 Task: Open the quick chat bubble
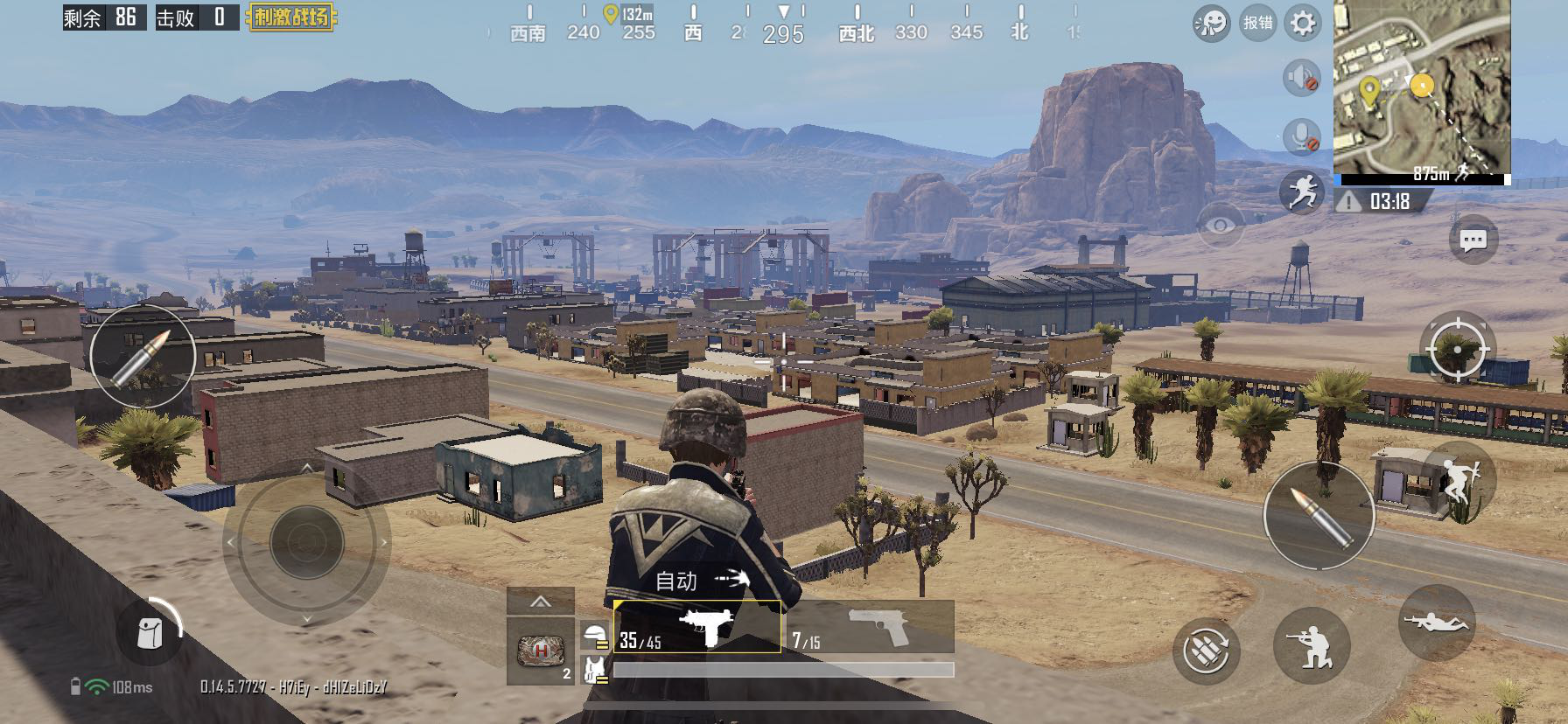click(1473, 240)
